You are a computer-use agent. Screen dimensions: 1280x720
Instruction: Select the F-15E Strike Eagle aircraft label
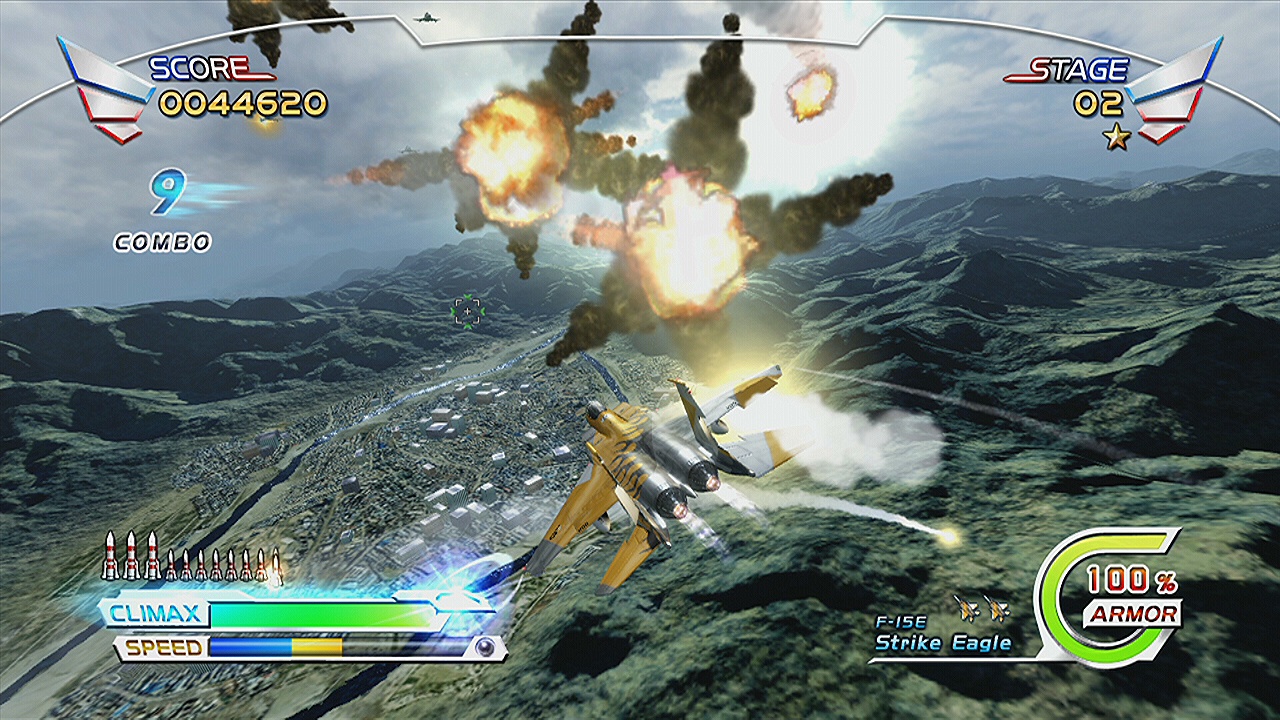[942, 636]
